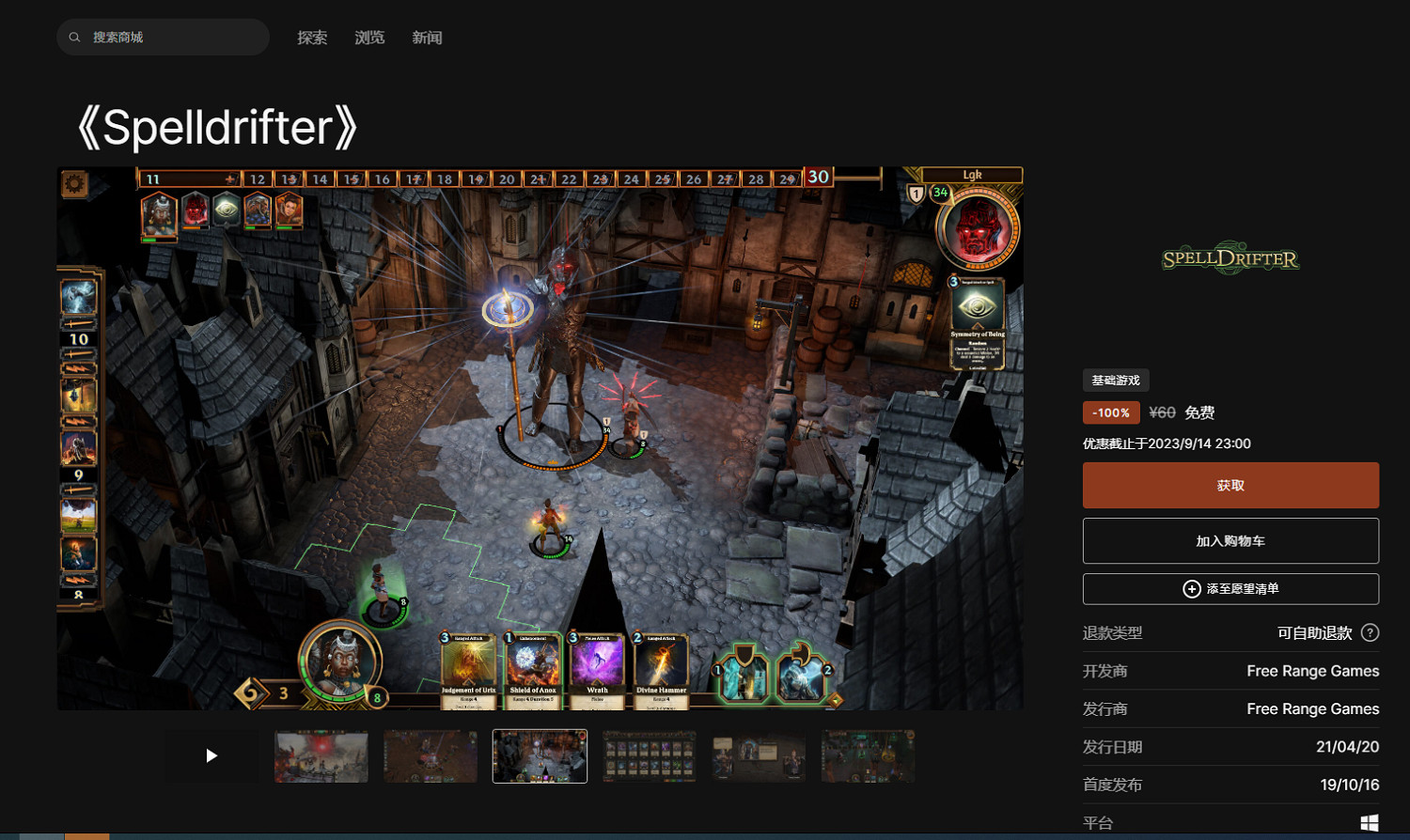Select the second battle screenshot thumbnail
The image size is (1410, 840).
pyautogui.click(x=430, y=755)
